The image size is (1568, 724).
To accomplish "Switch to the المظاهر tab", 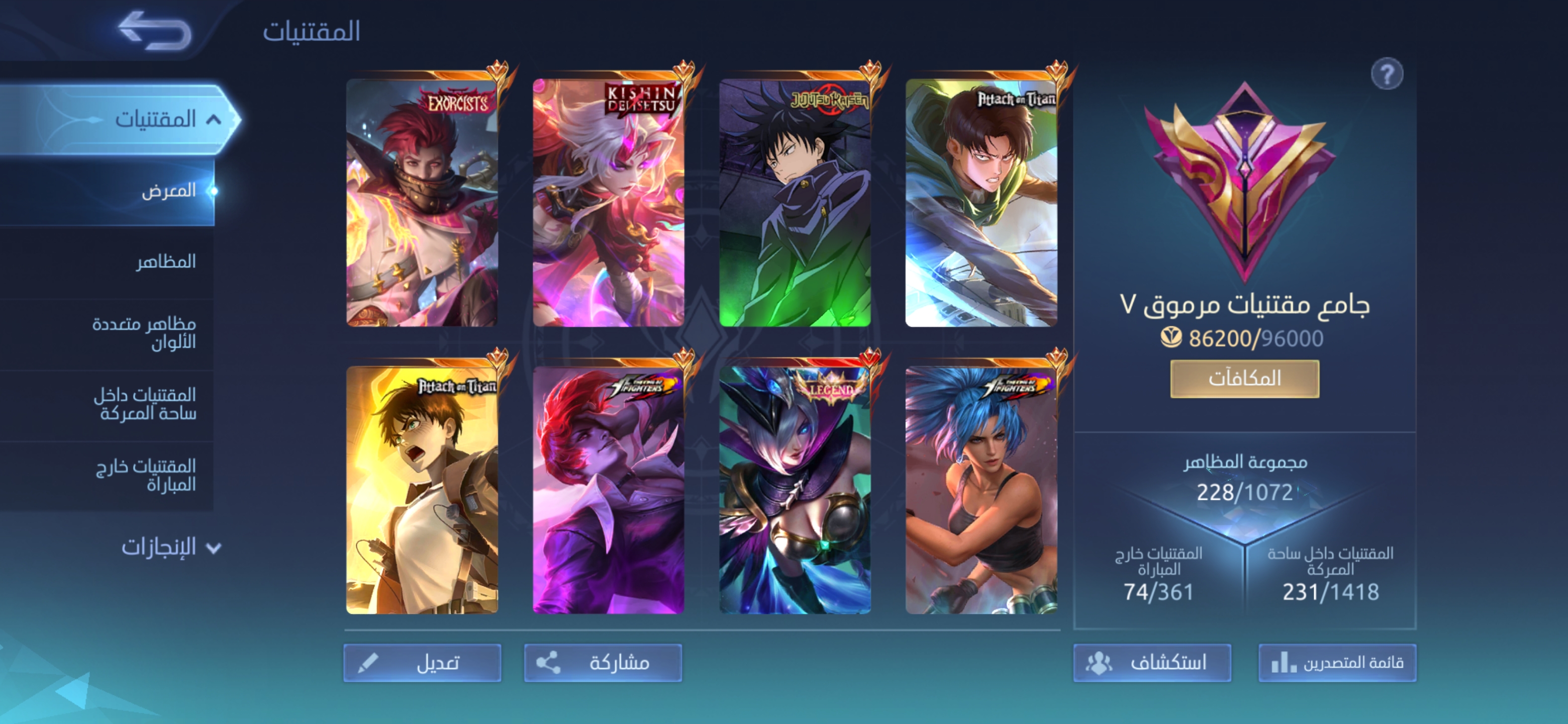I will tap(165, 262).
